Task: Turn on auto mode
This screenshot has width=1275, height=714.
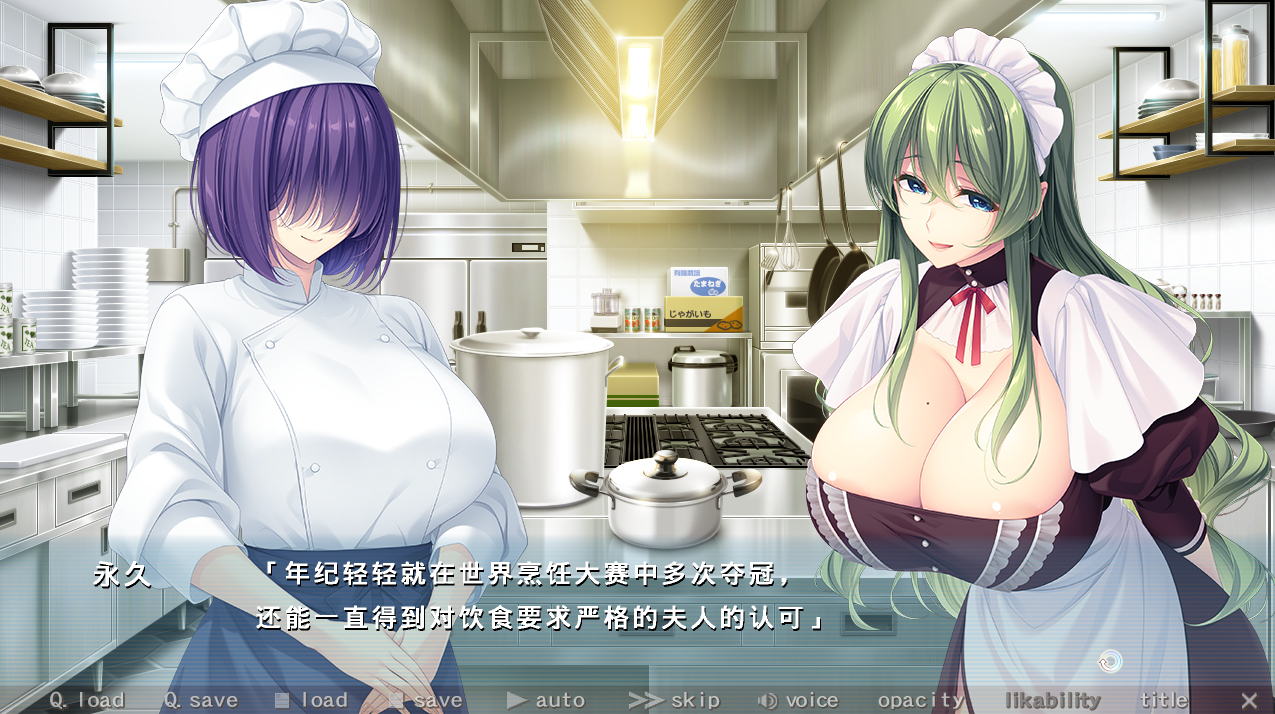Action: pyautogui.click(x=546, y=700)
